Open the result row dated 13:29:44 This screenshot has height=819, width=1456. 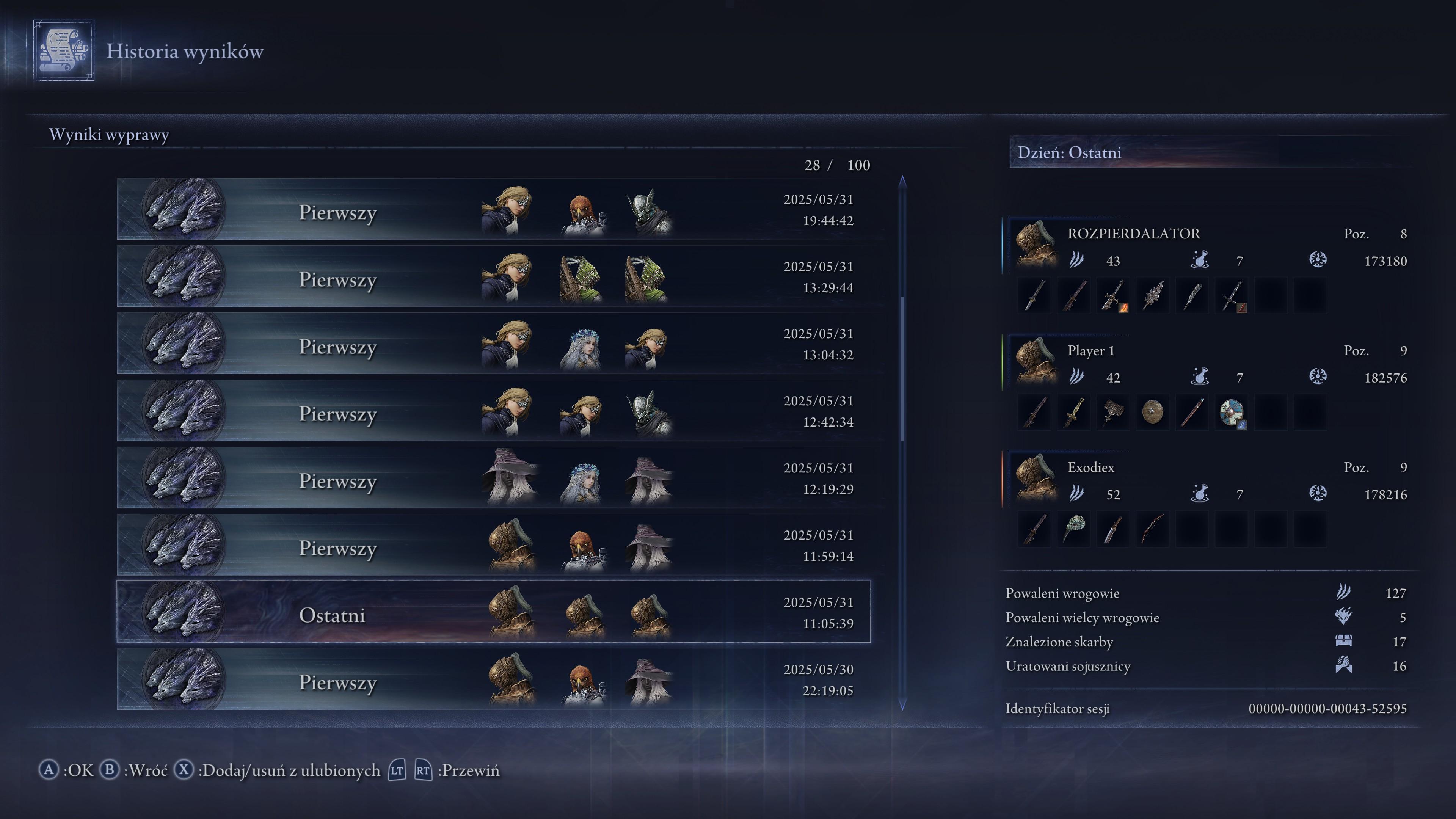click(x=493, y=277)
